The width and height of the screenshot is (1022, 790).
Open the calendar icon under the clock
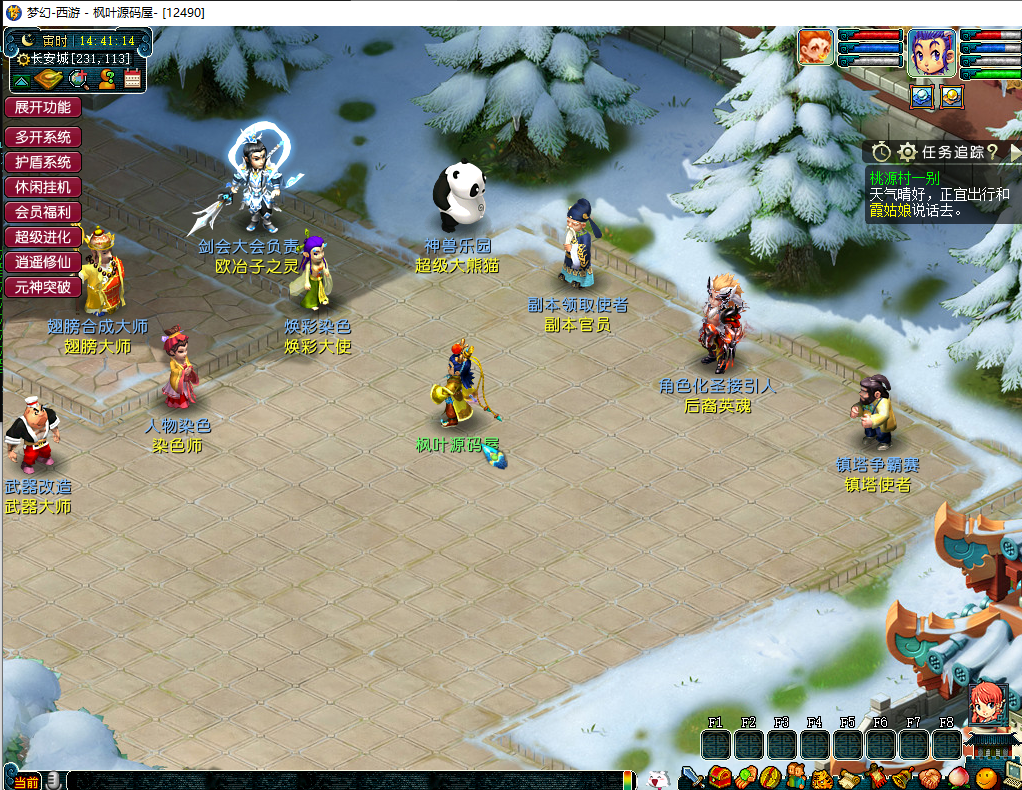132,79
